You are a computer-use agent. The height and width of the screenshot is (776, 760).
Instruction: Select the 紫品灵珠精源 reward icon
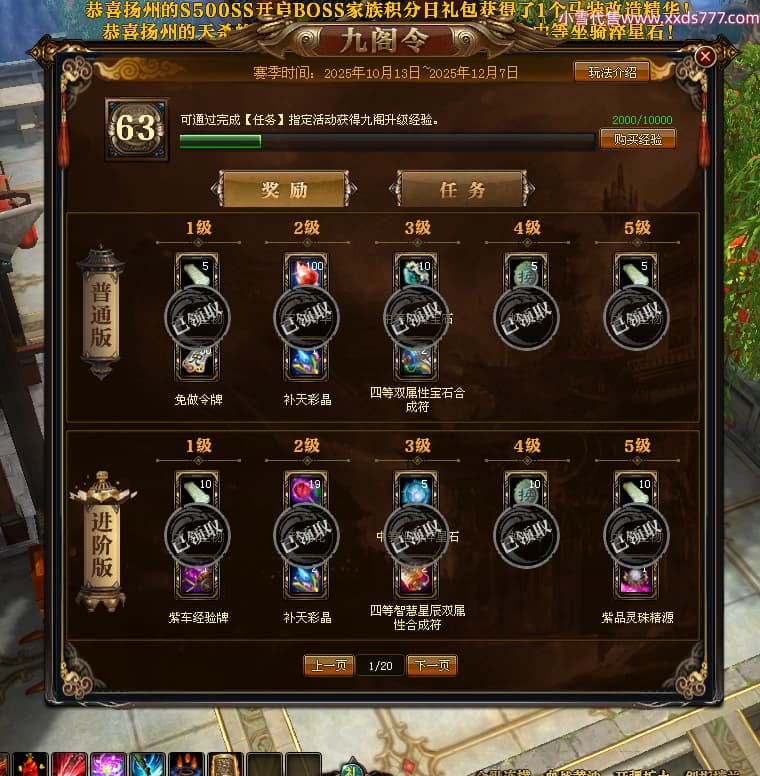pos(637,579)
